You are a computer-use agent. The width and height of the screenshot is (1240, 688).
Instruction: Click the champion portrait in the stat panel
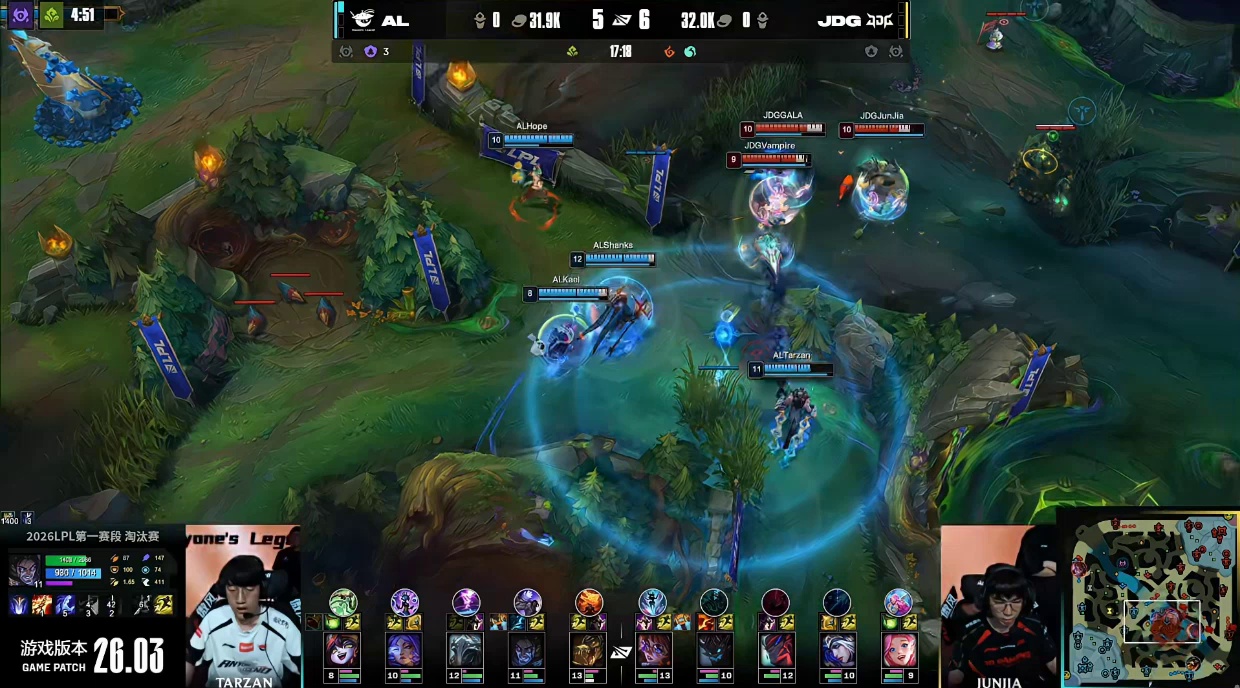(24, 569)
